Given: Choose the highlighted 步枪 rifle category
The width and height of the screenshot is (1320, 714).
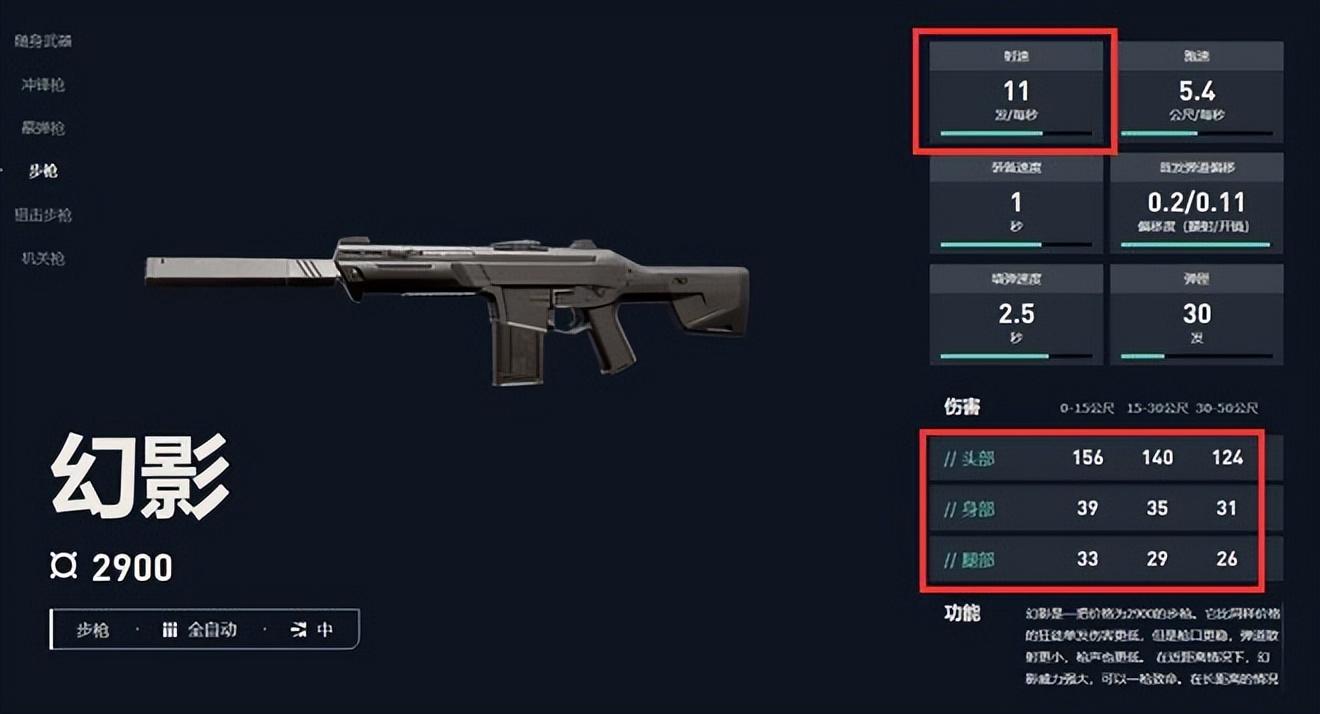Looking at the screenshot, I should [43, 171].
